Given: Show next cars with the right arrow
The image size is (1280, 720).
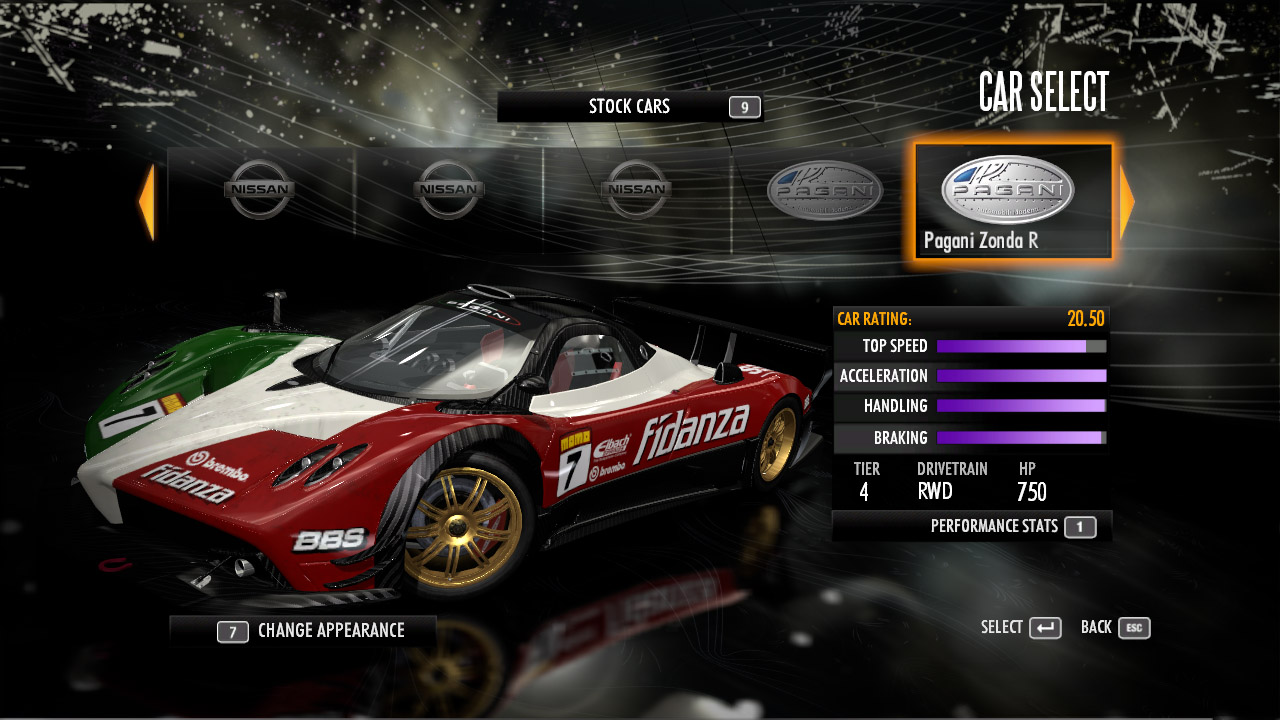Looking at the screenshot, I should pos(1127,203).
